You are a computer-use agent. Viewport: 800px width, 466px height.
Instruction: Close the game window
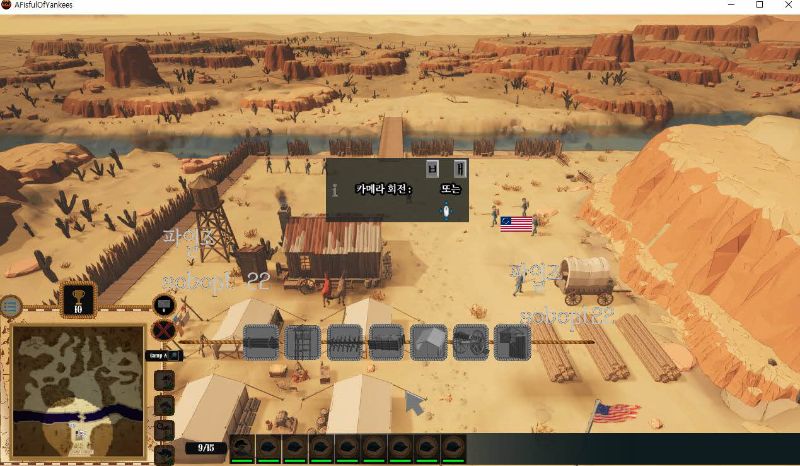point(786,5)
